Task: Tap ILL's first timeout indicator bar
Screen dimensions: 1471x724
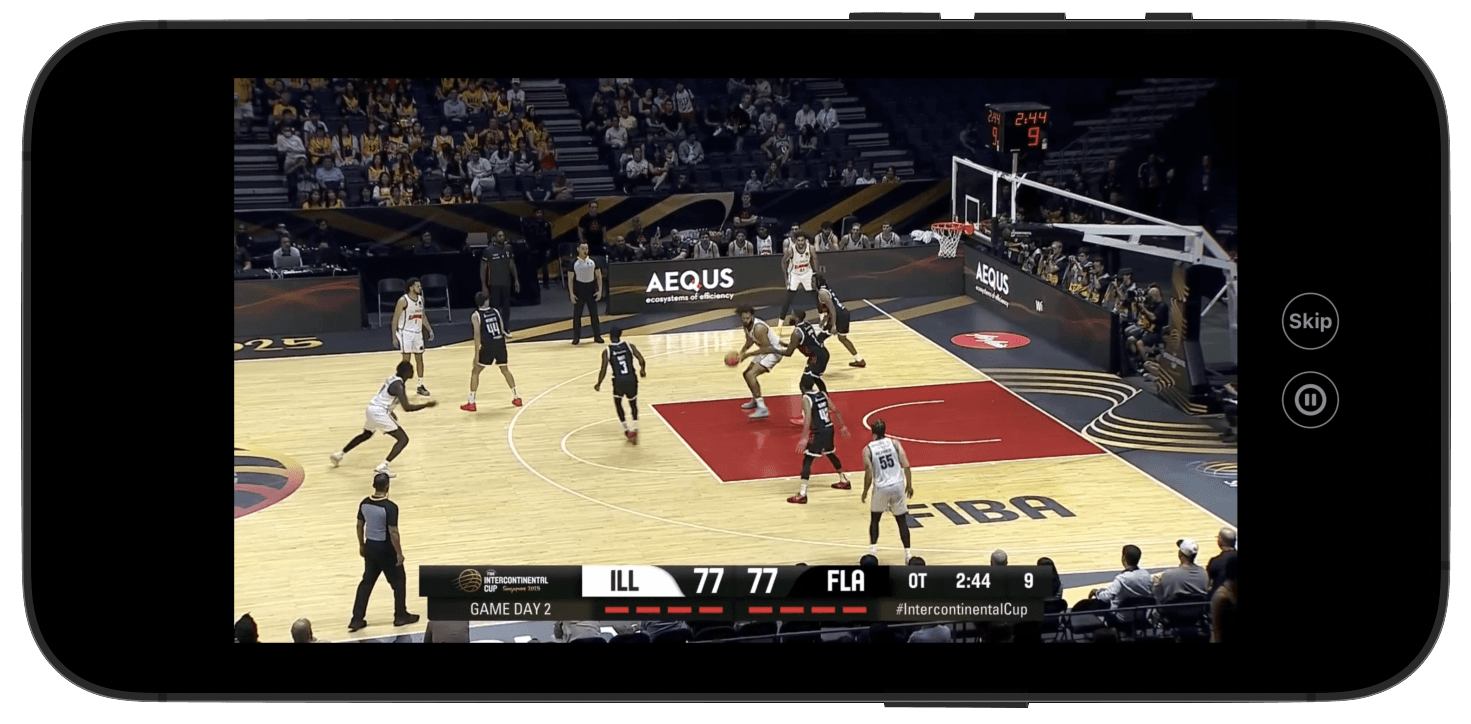Action: coord(616,610)
